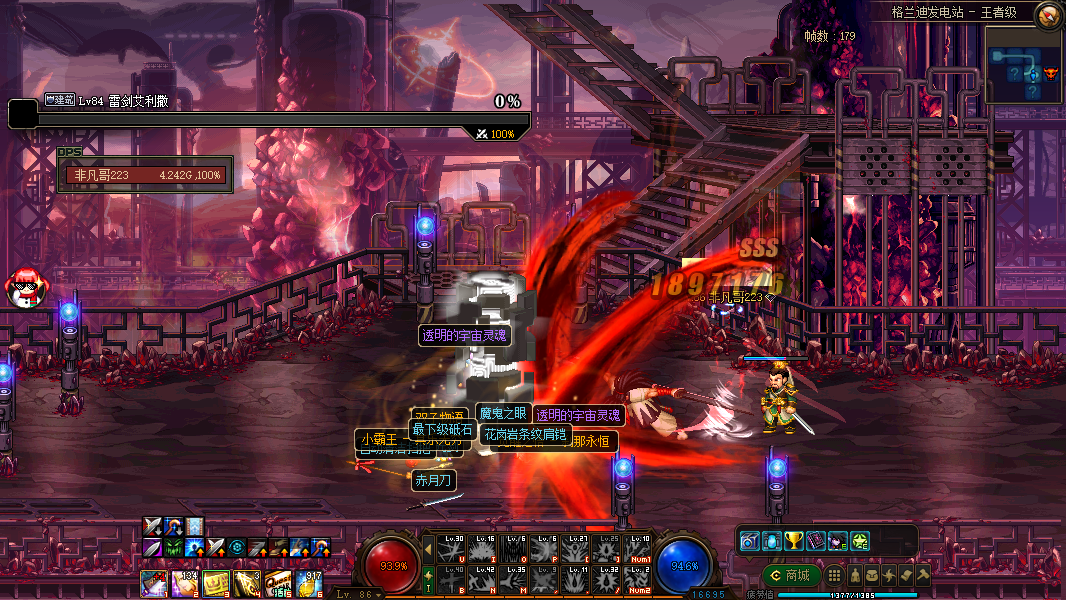
Task: Select the boss skull room on minimap
Action: click(1050, 73)
